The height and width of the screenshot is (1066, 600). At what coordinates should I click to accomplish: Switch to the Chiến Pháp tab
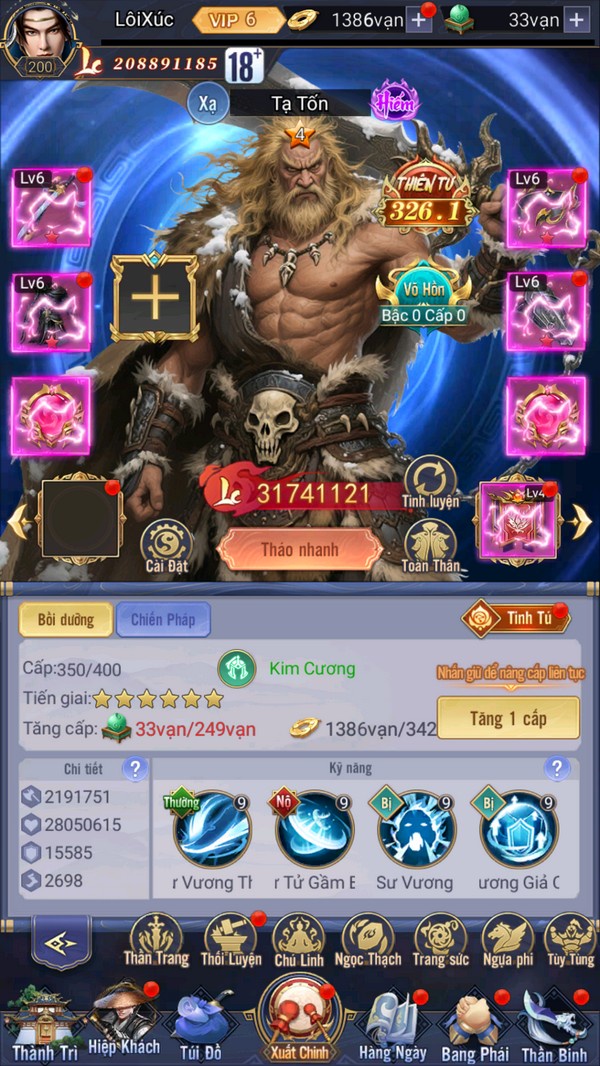tap(163, 620)
